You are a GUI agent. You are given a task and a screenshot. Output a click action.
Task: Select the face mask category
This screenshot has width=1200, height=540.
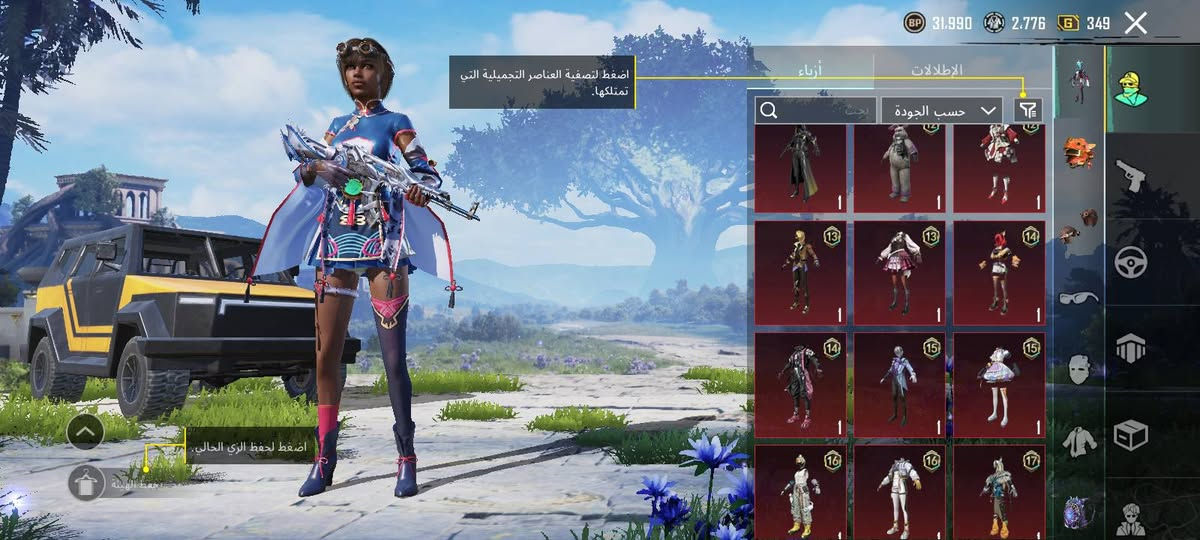(1078, 368)
